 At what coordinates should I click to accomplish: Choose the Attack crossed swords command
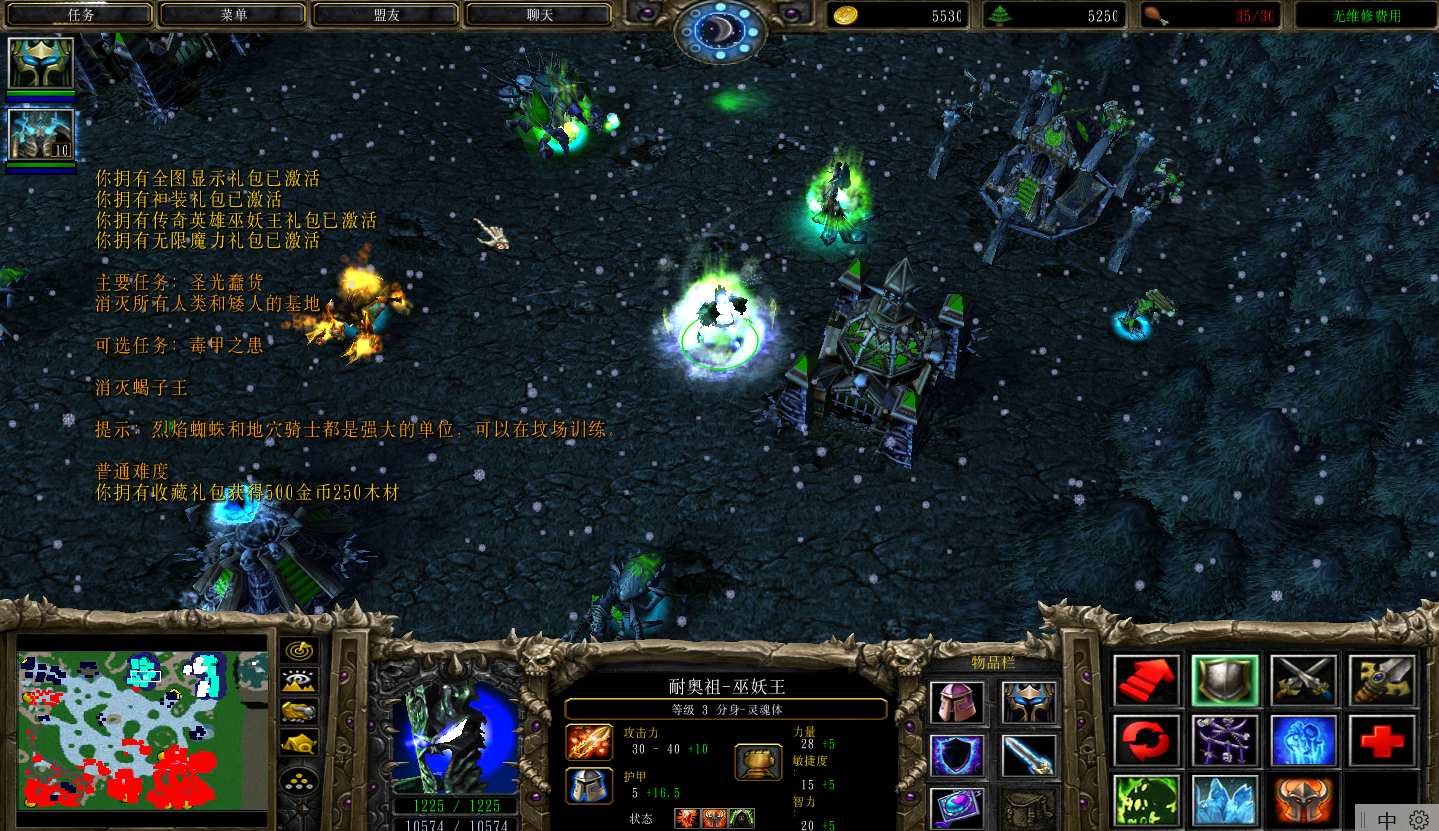pos(1304,681)
